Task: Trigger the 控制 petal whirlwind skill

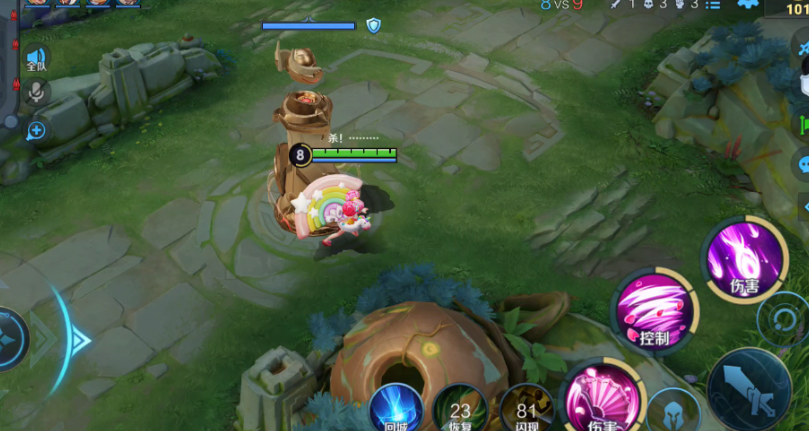Action: (x=653, y=310)
